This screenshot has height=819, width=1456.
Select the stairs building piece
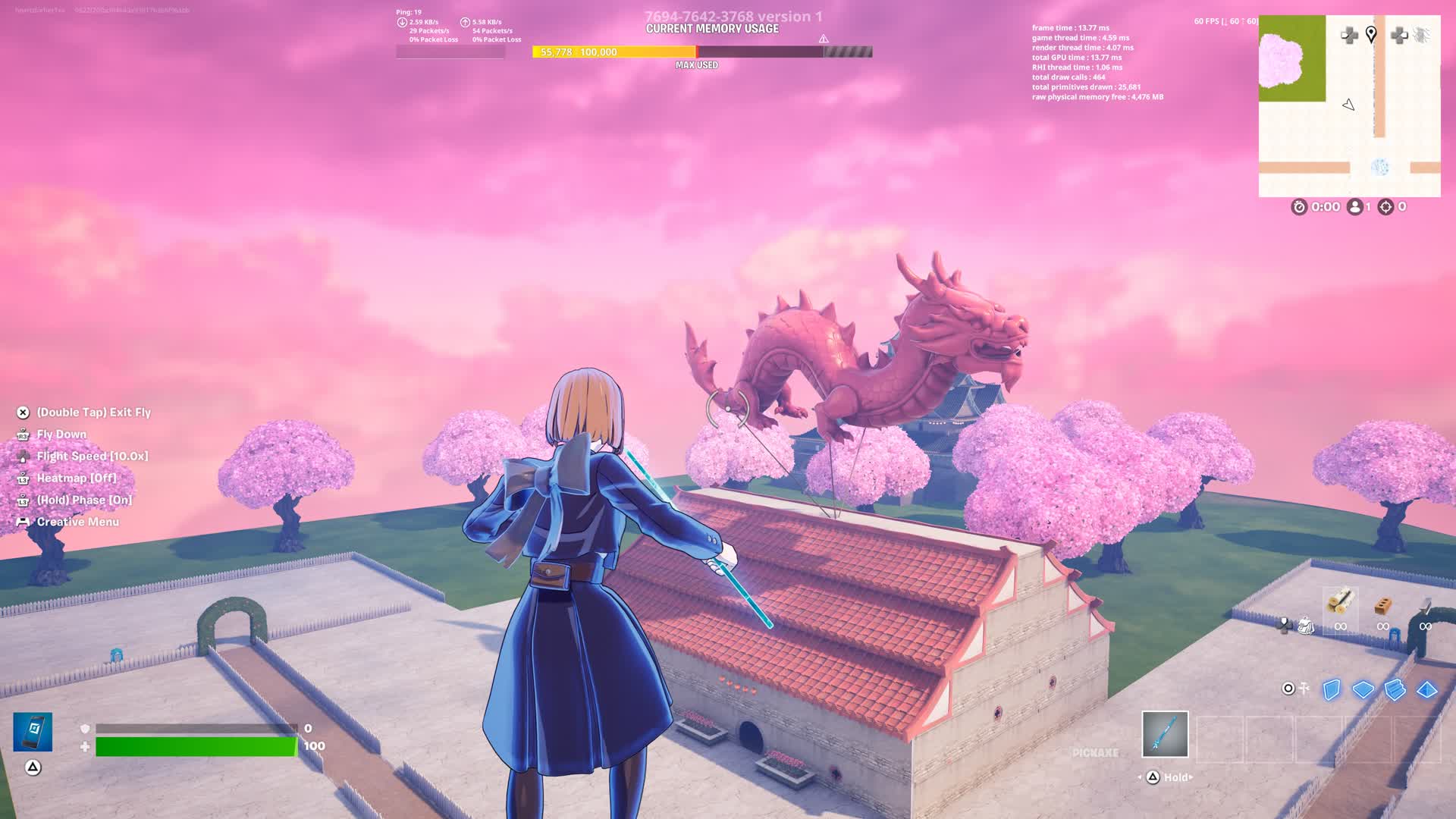pos(1395,689)
